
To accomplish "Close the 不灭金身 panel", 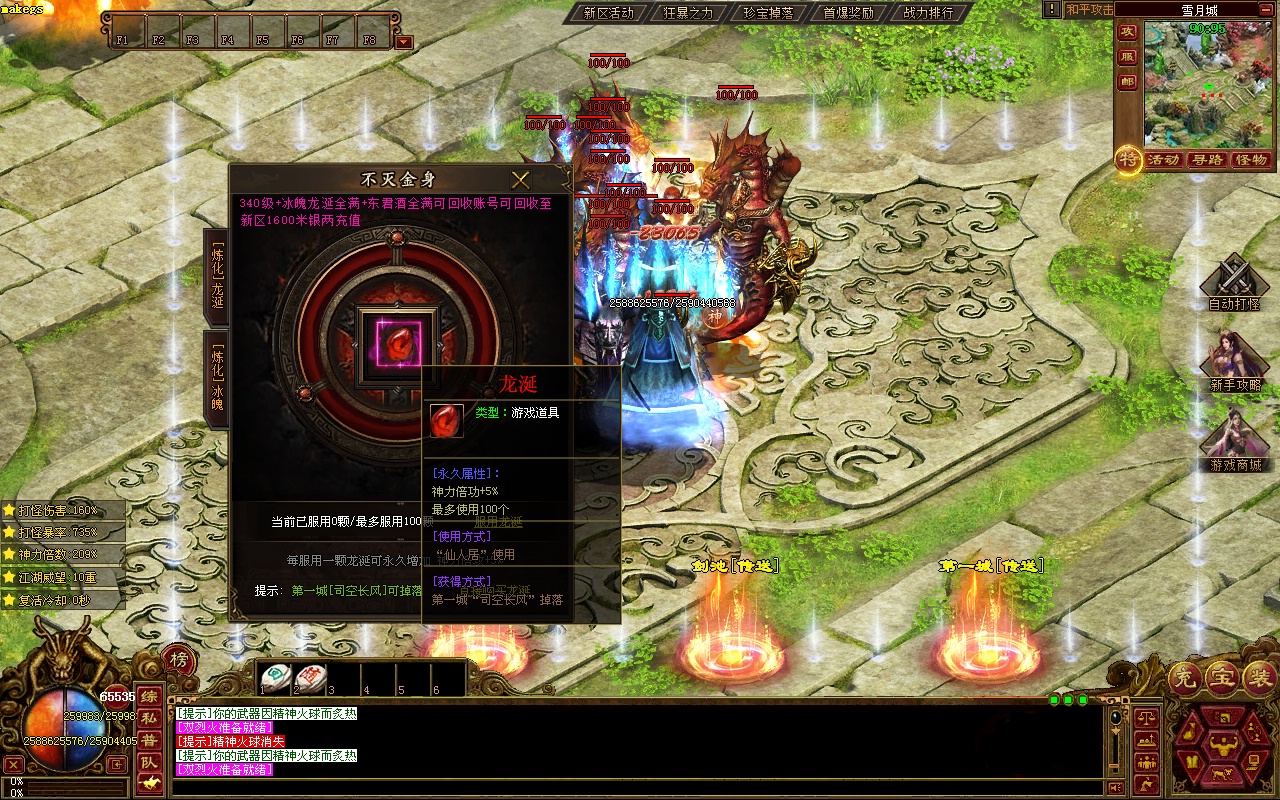I will coord(520,180).
